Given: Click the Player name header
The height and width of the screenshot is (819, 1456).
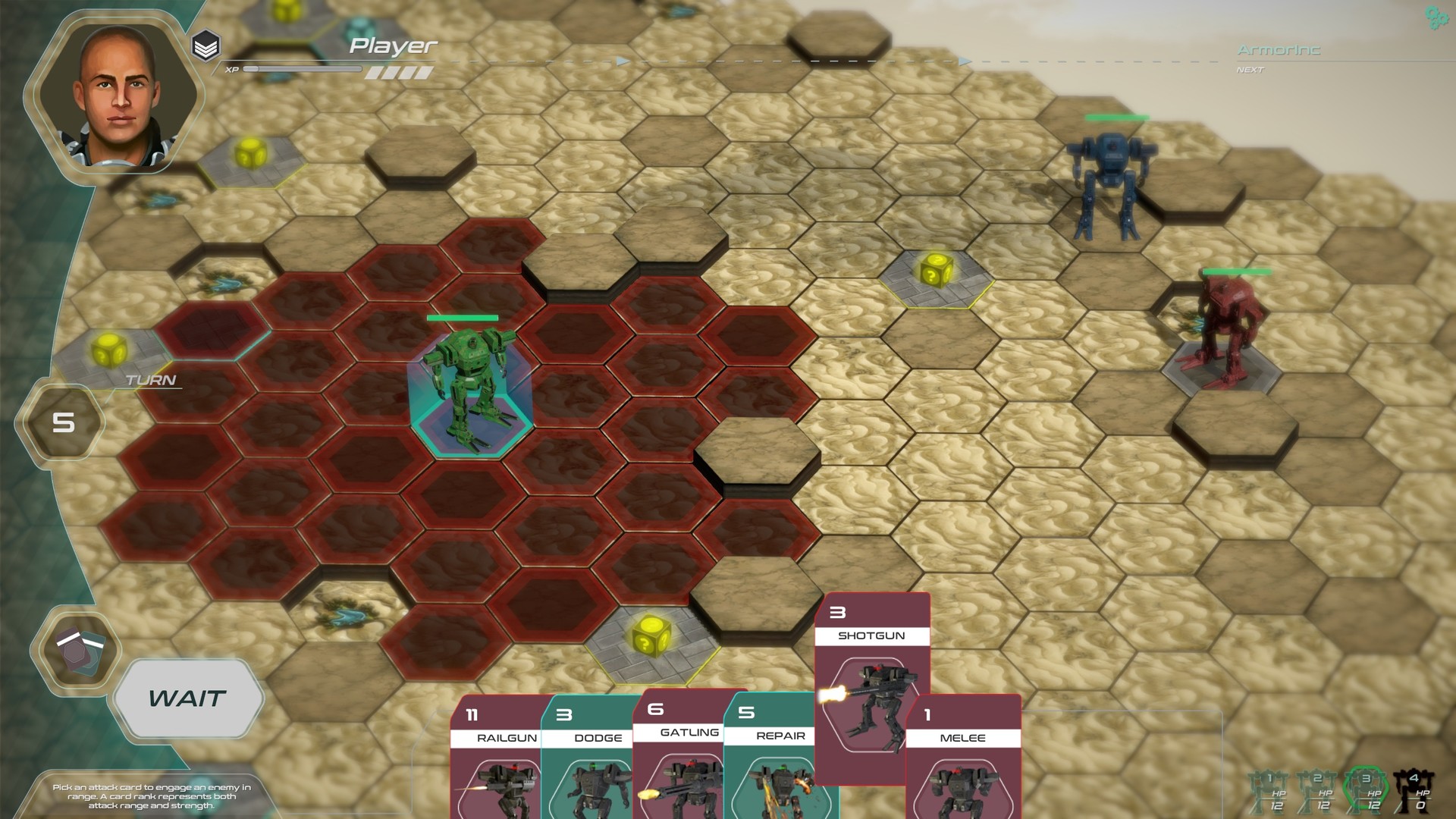Looking at the screenshot, I should (393, 45).
